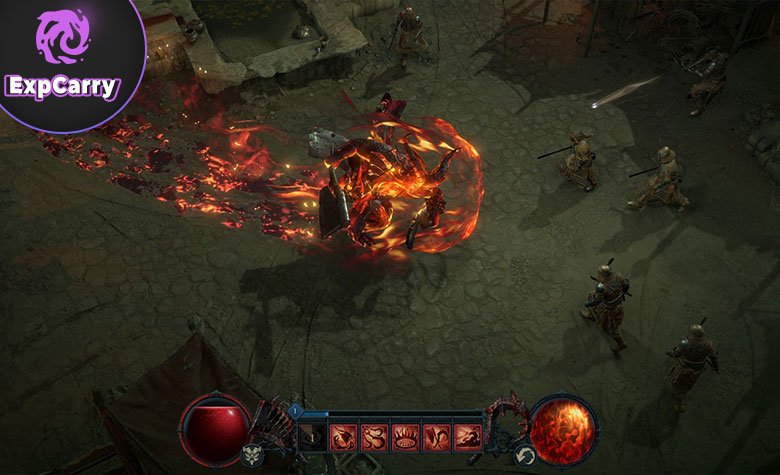This screenshot has height=475, width=780.
Task: Cast the crossed slash skill
Action: tap(437, 436)
